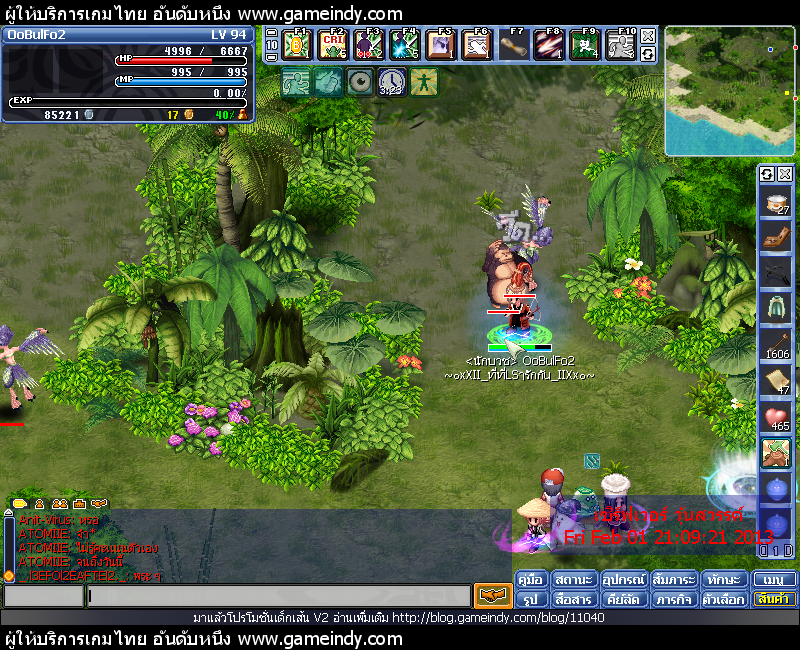Viewport: 800px width, 650px height.
Task: Close the side item quickbar
Action: coord(785,174)
